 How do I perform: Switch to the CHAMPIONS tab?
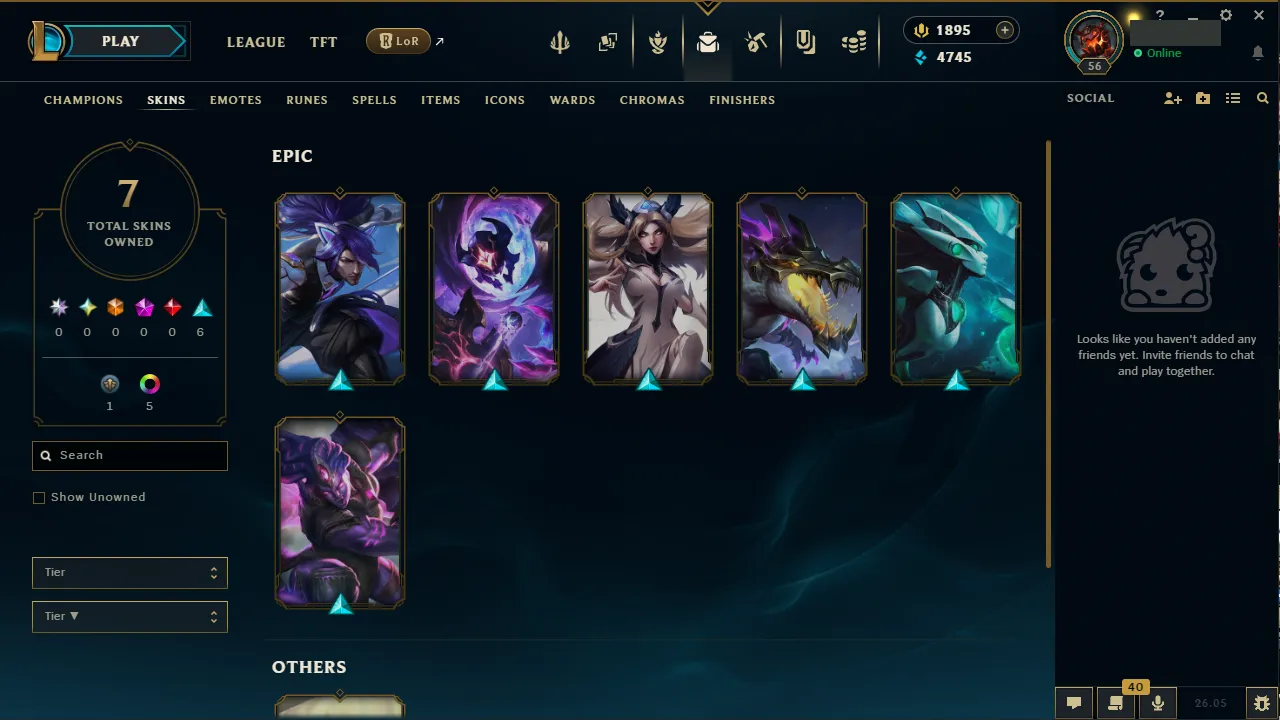click(83, 100)
